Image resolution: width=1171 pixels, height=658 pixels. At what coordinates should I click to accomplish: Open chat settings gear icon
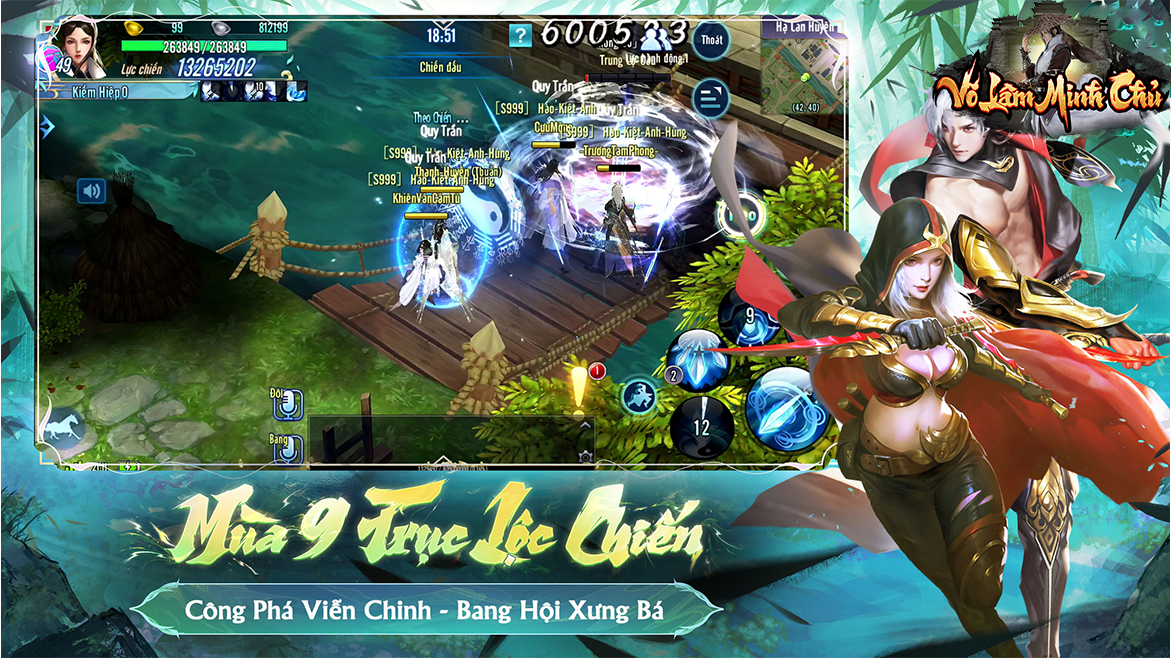click(x=585, y=457)
